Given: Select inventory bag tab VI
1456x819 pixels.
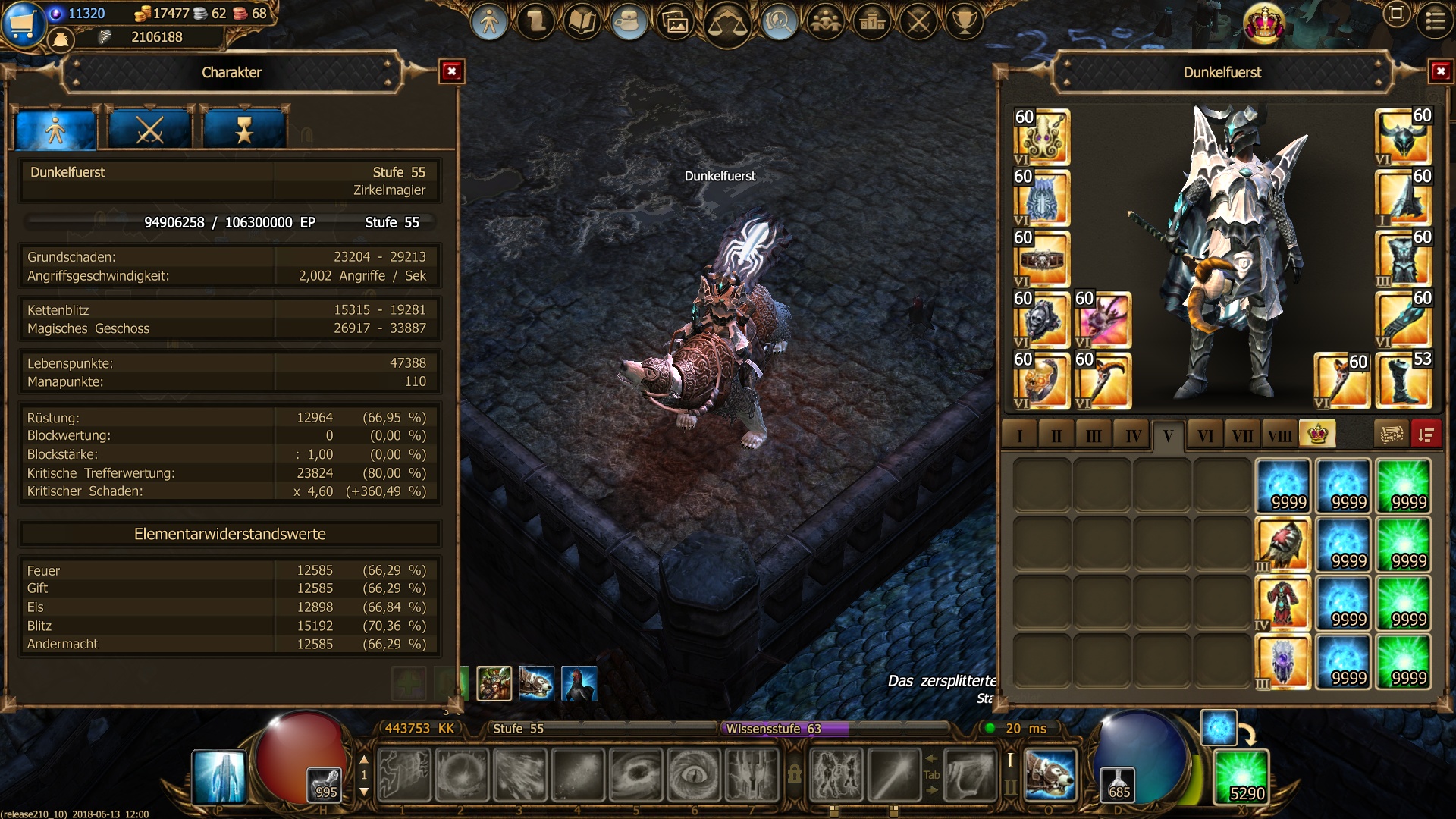Looking at the screenshot, I should click(x=1205, y=436).
